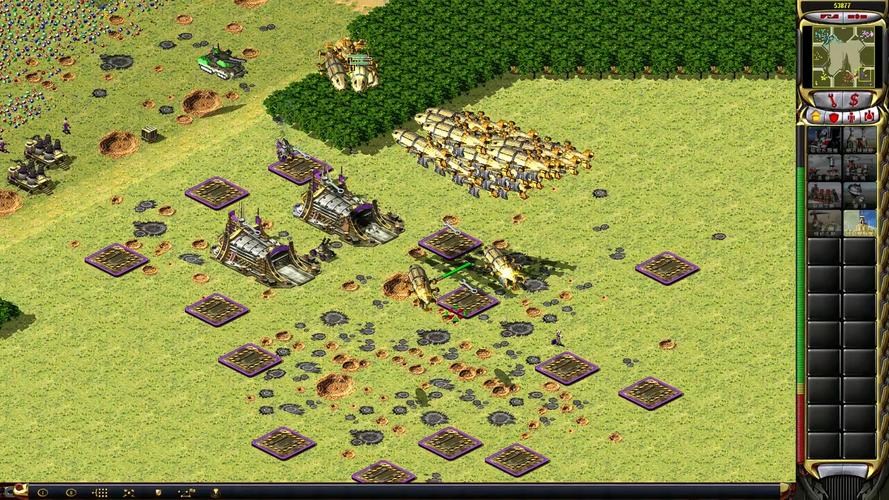Click the X-shaped command button
The image size is (889, 500).
[129, 493]
